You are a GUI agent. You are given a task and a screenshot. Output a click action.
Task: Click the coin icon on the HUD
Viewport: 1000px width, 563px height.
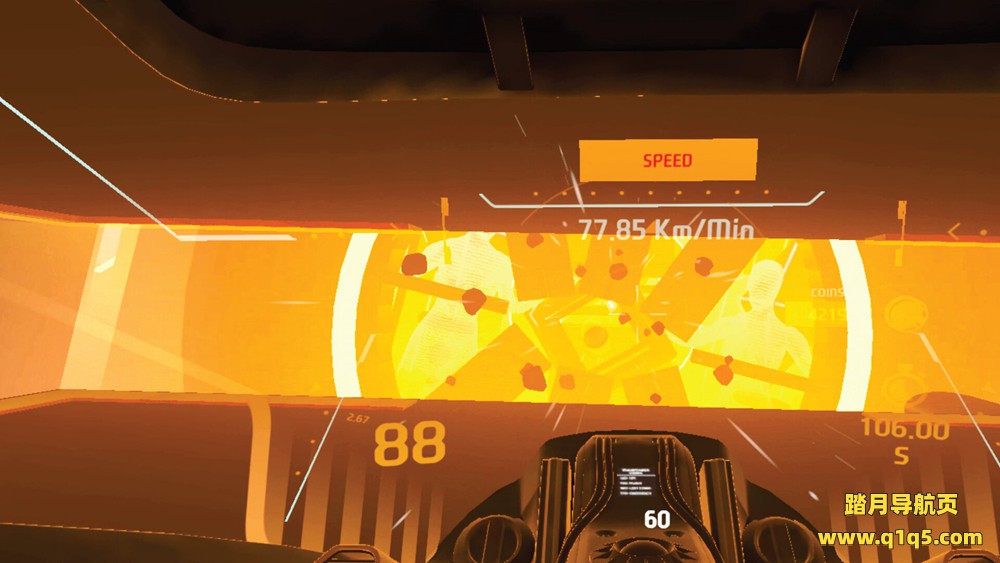point(904,313)
